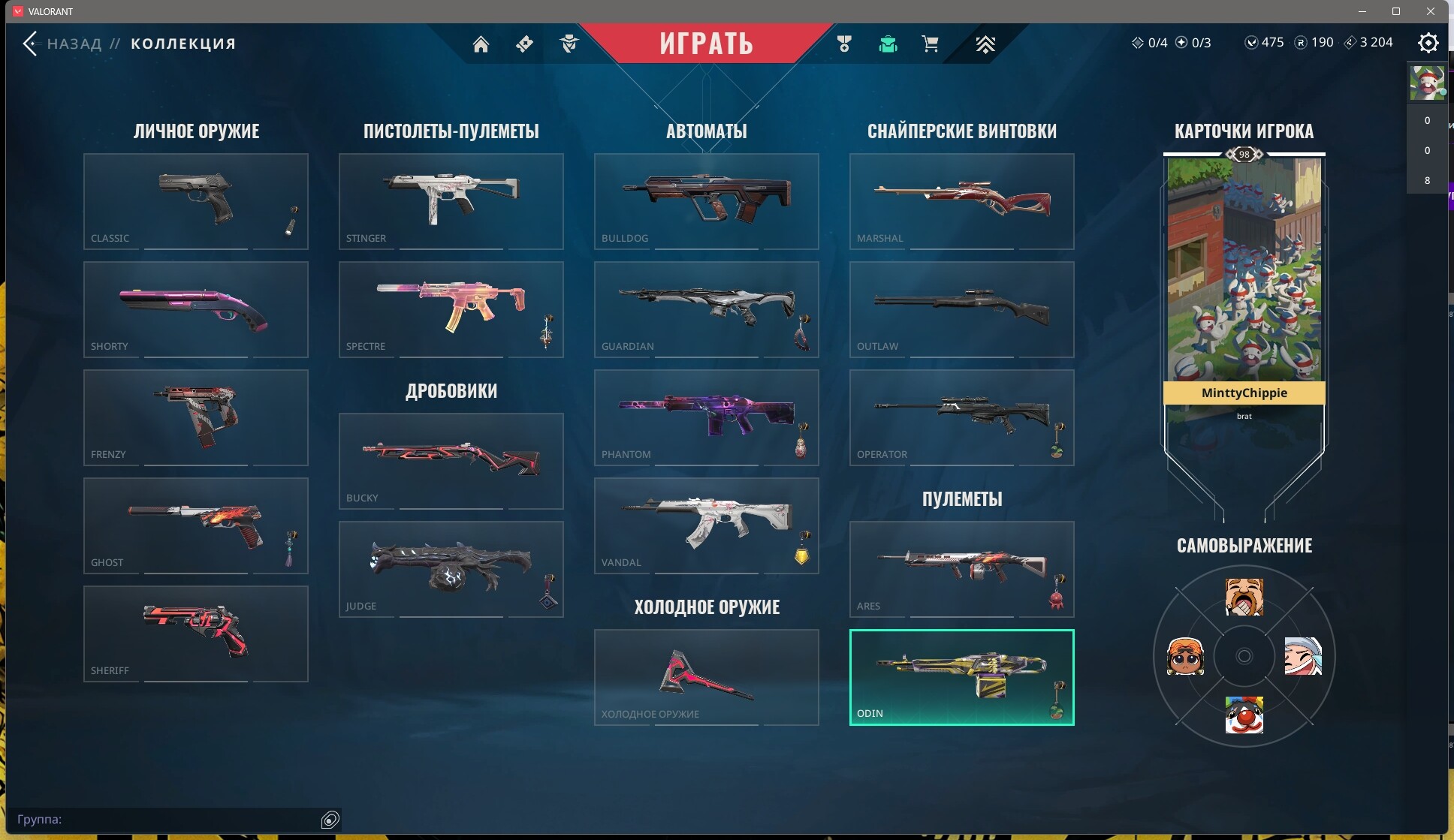This screenshot has height=840, width=1454.
Task: Open the home screen icon
Action: pos(481,44)
